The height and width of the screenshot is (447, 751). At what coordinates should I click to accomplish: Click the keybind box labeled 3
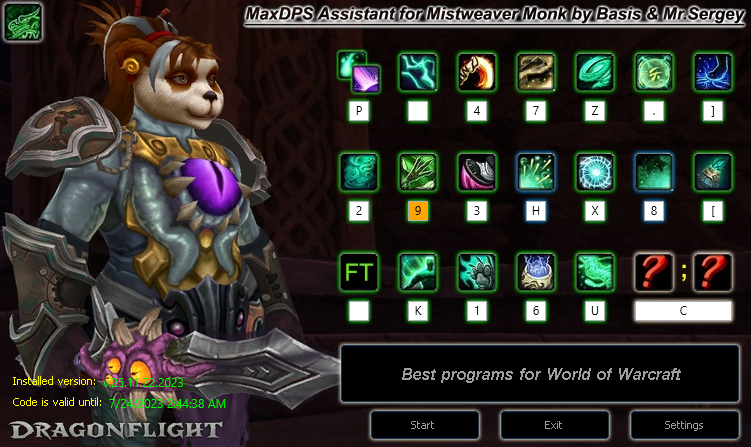coord(477,211)
